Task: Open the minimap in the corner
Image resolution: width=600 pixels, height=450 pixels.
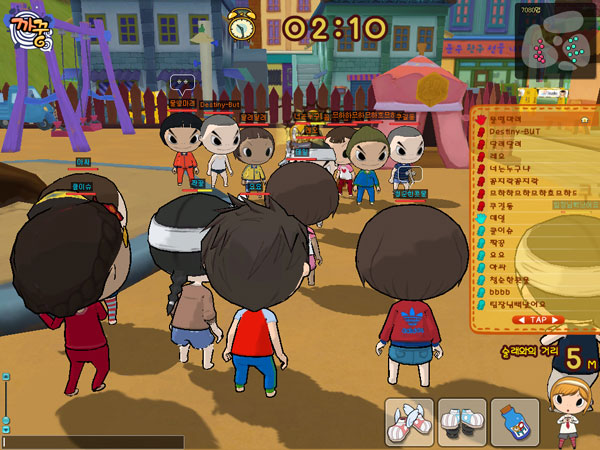Action: coord(556,40)
